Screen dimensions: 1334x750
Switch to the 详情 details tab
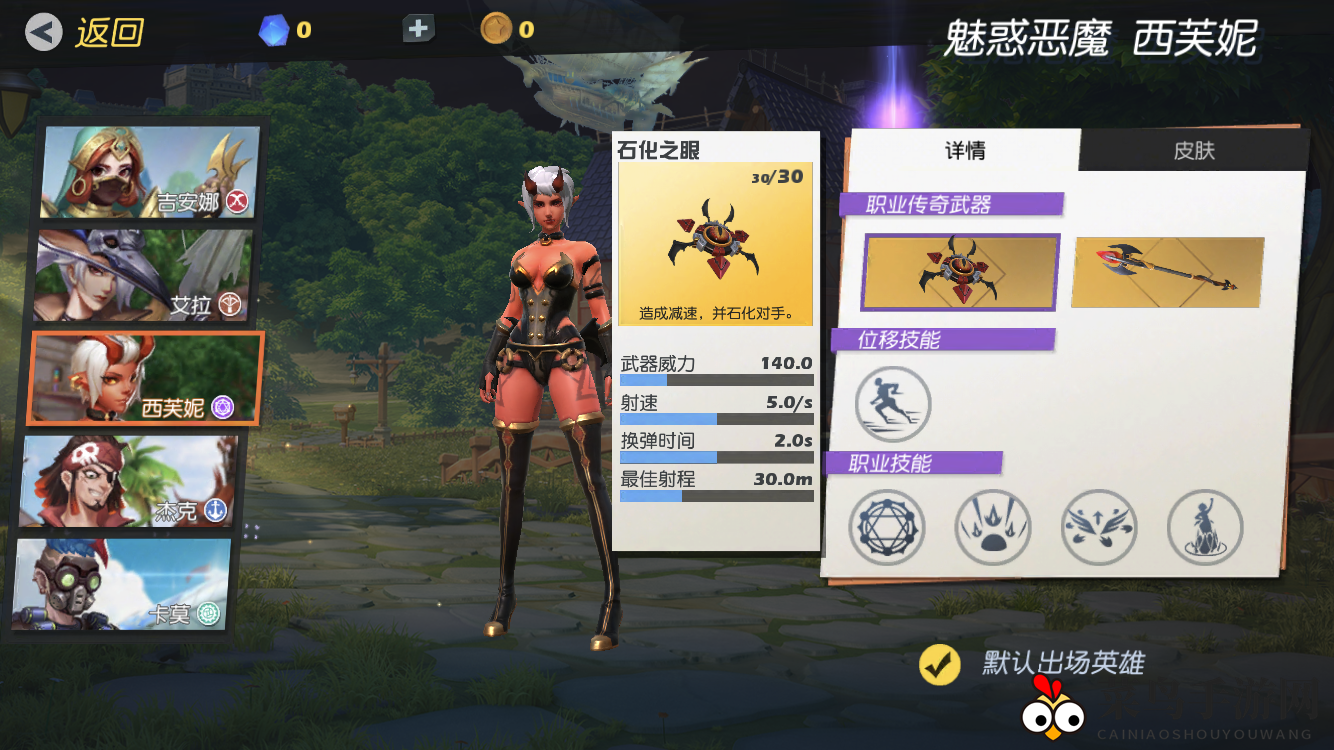coord(966,150)
